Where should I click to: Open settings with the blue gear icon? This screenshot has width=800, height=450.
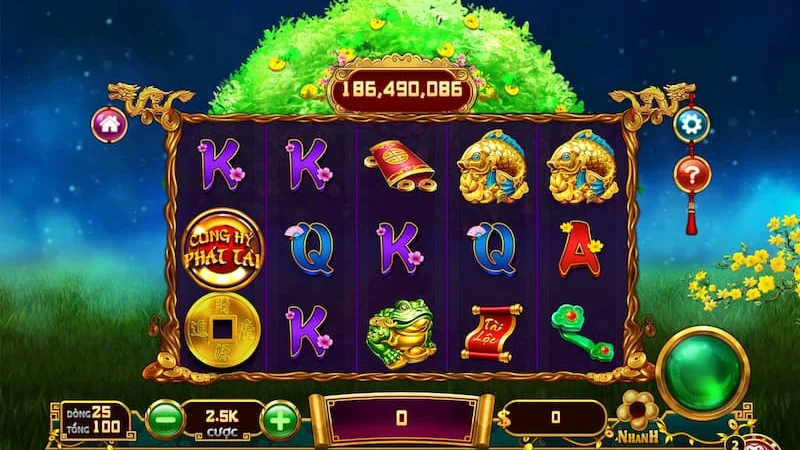690,123
